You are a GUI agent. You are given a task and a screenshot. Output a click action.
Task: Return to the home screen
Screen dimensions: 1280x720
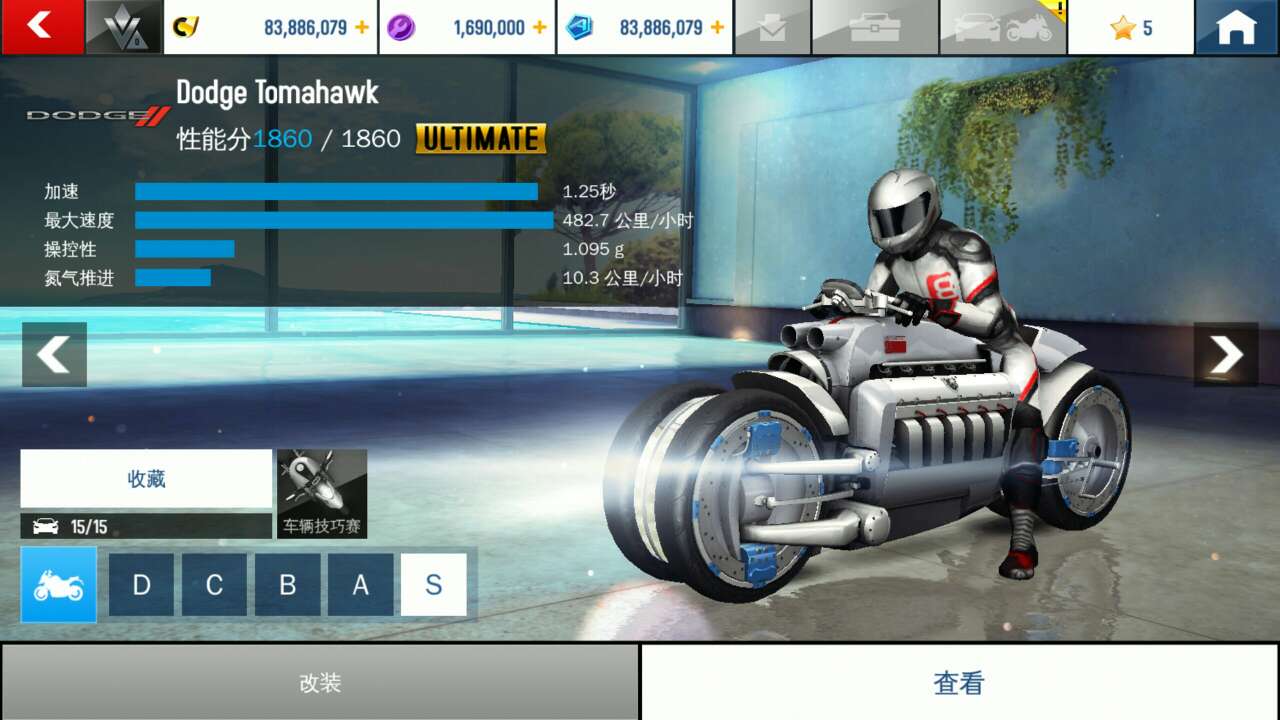[1236, 27]
